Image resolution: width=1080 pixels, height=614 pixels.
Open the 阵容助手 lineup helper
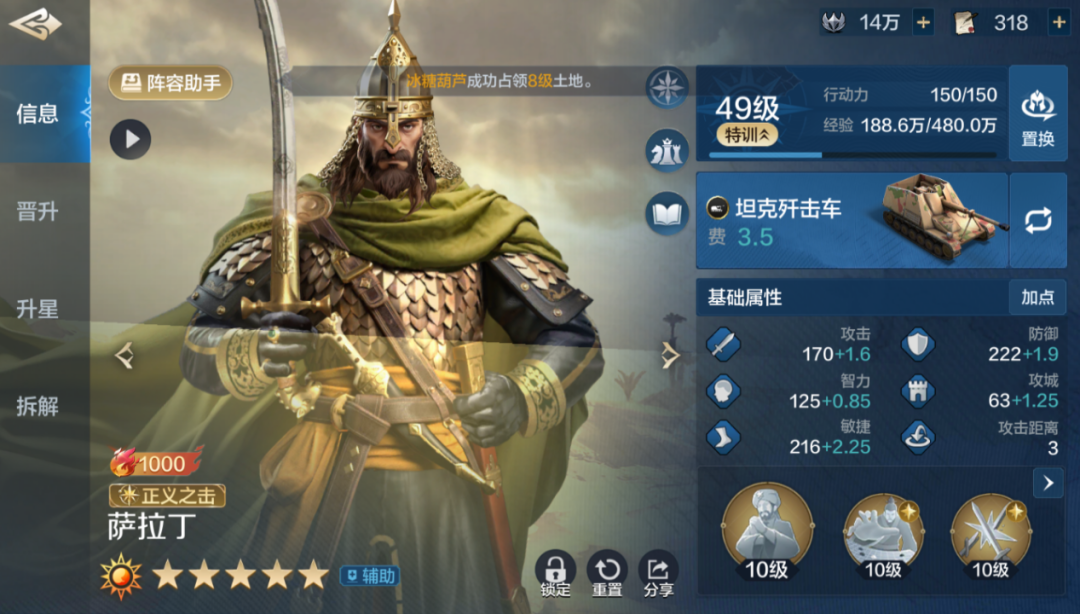click(x=171, y=83)
